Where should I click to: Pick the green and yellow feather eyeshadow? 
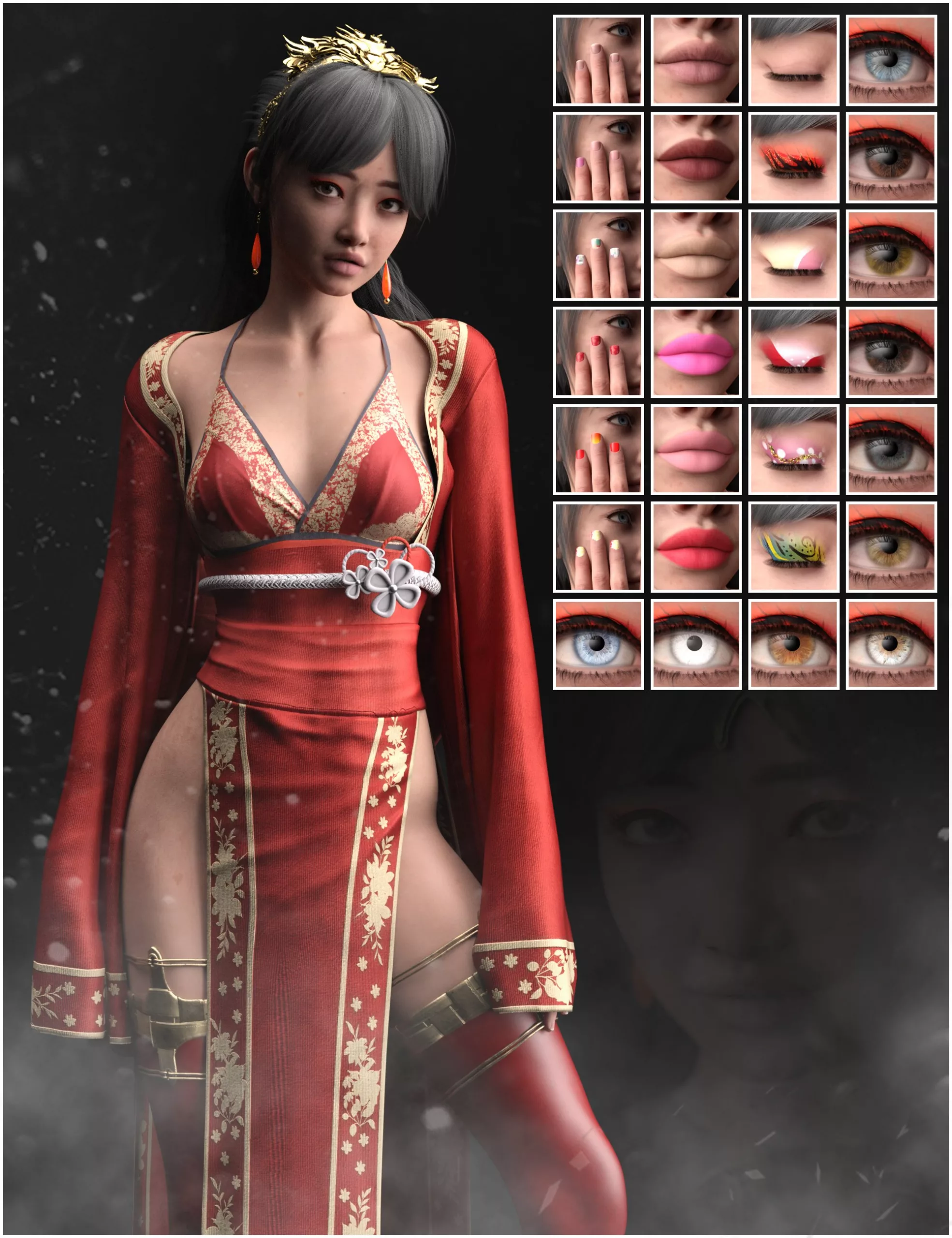click(x=793, y=547)
